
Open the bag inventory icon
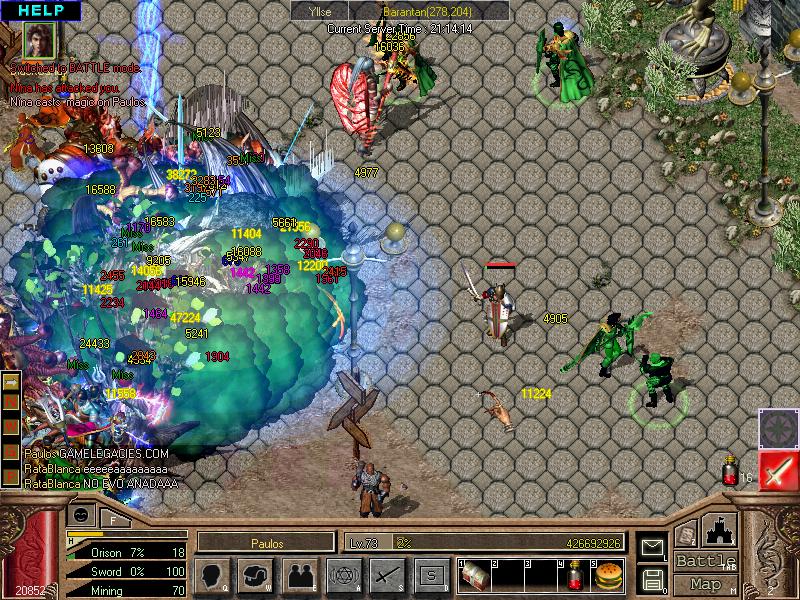pos(255,574)
